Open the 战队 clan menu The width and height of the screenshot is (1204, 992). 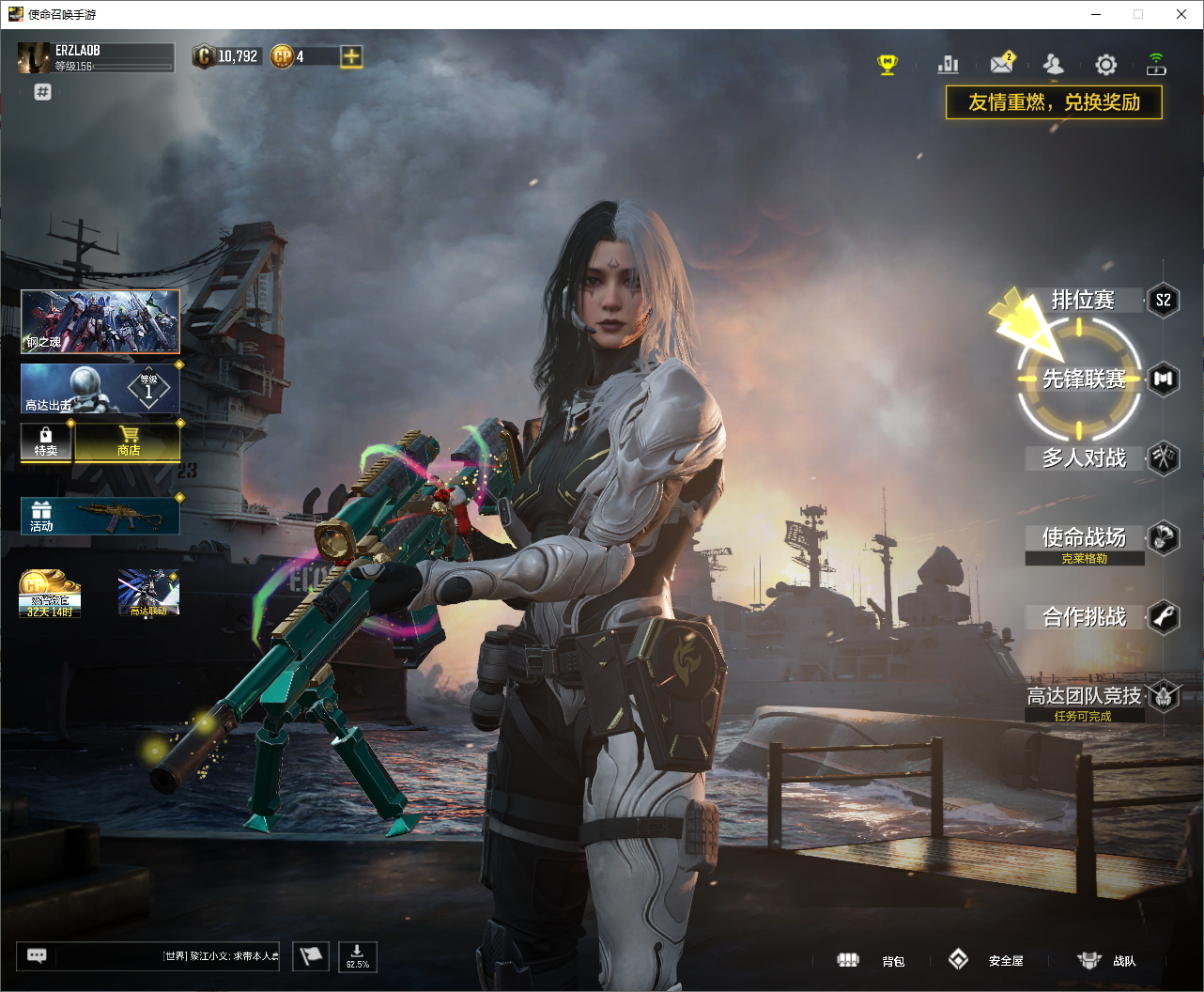click(x=1107, y=960)
